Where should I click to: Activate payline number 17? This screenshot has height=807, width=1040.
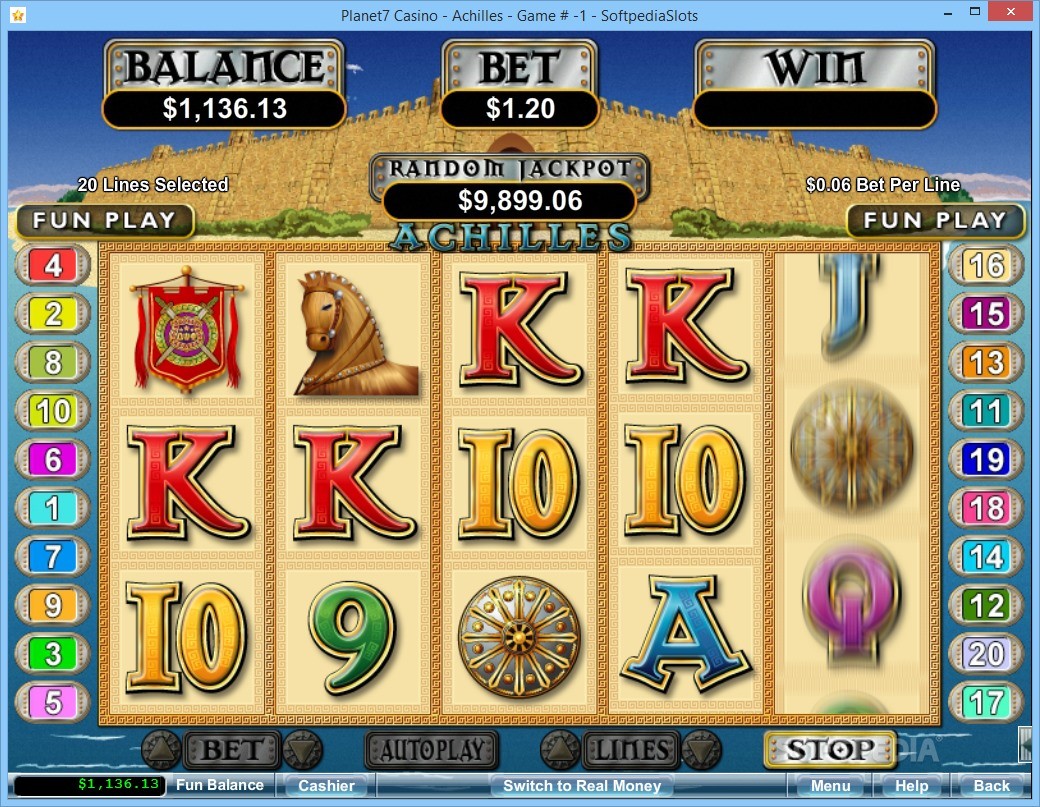click(986, 702)
